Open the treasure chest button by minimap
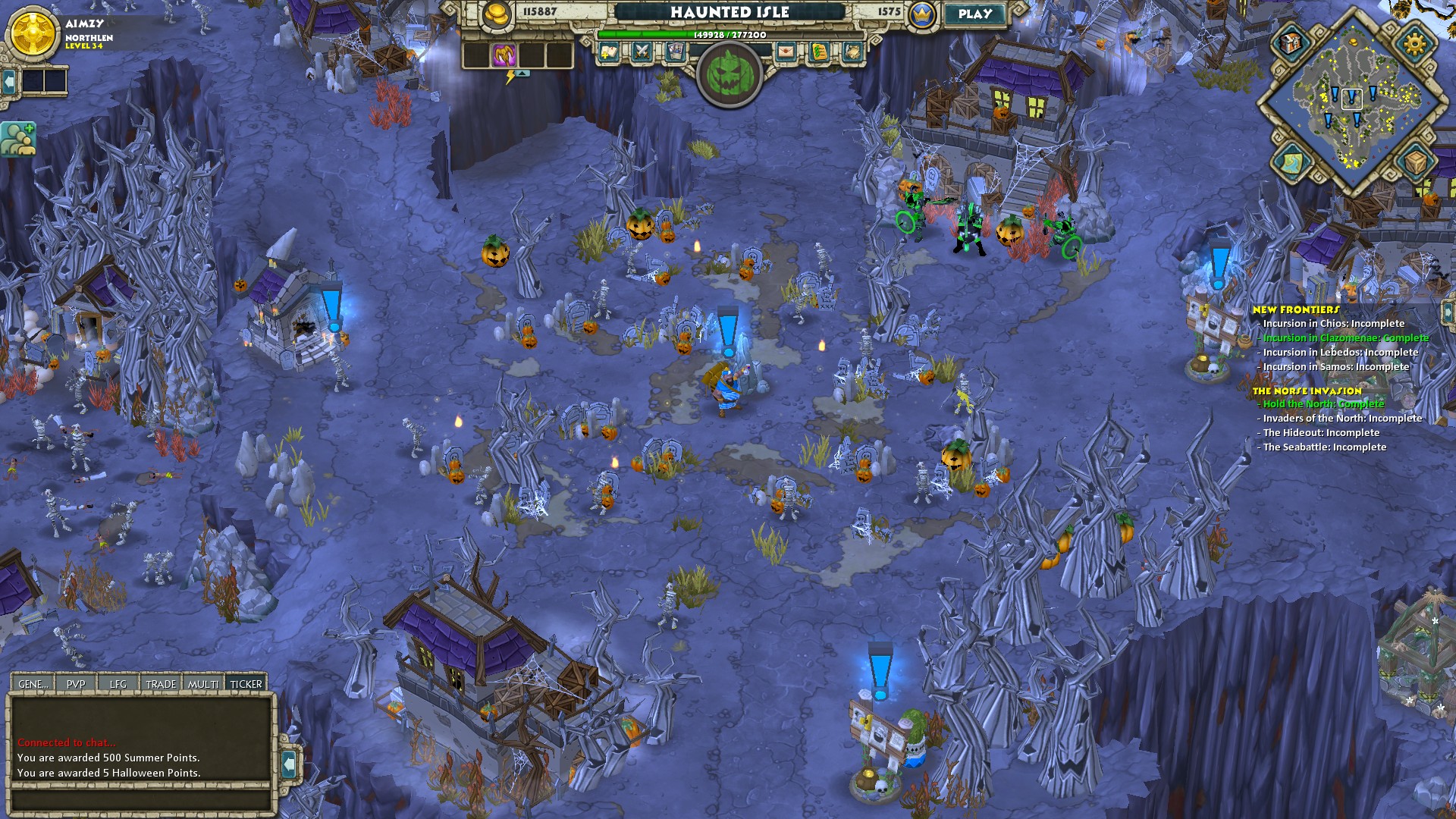This screenshot has height=819, width=1456. click(1290, 42)
